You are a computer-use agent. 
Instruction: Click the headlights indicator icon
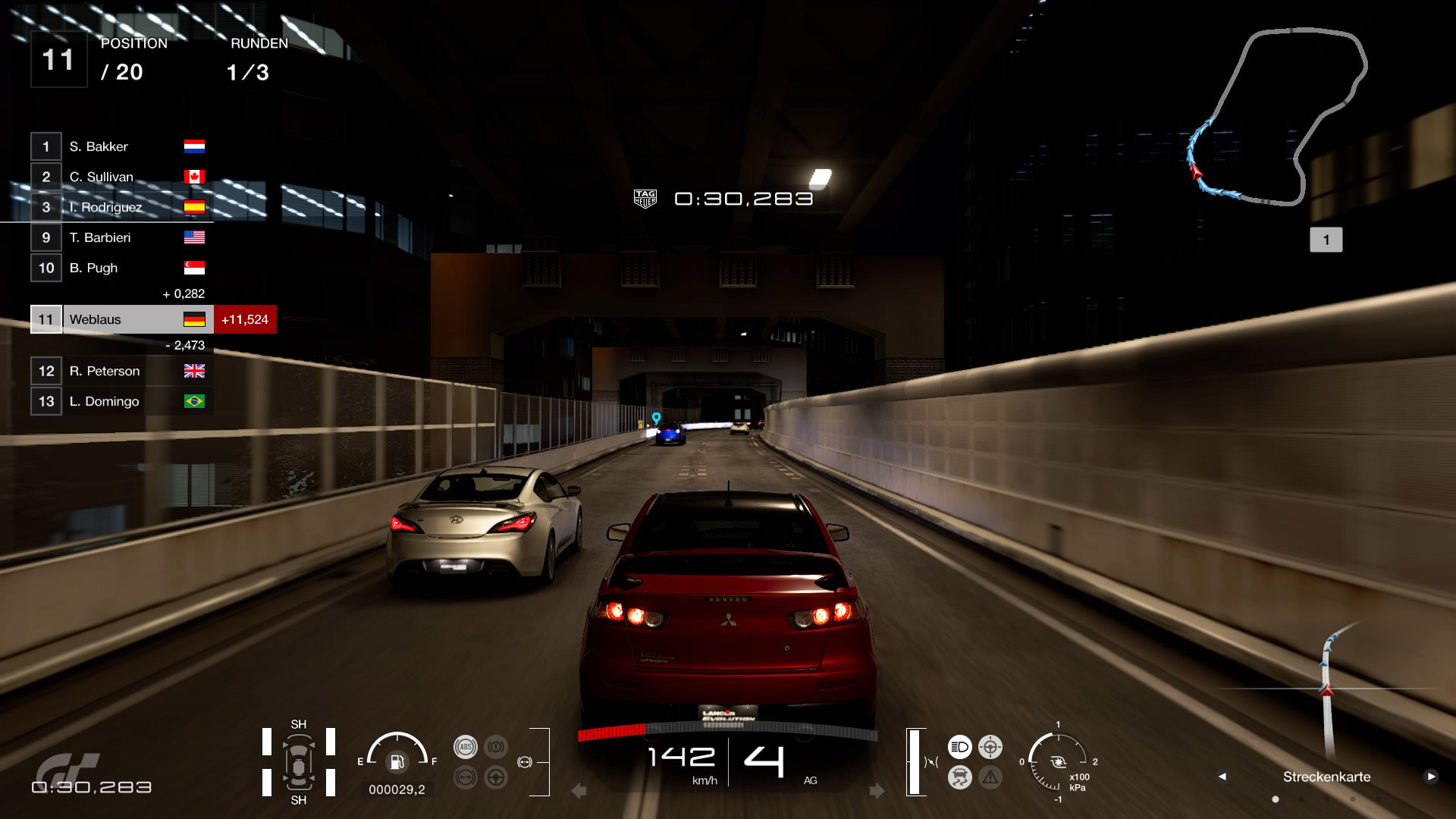959,747
